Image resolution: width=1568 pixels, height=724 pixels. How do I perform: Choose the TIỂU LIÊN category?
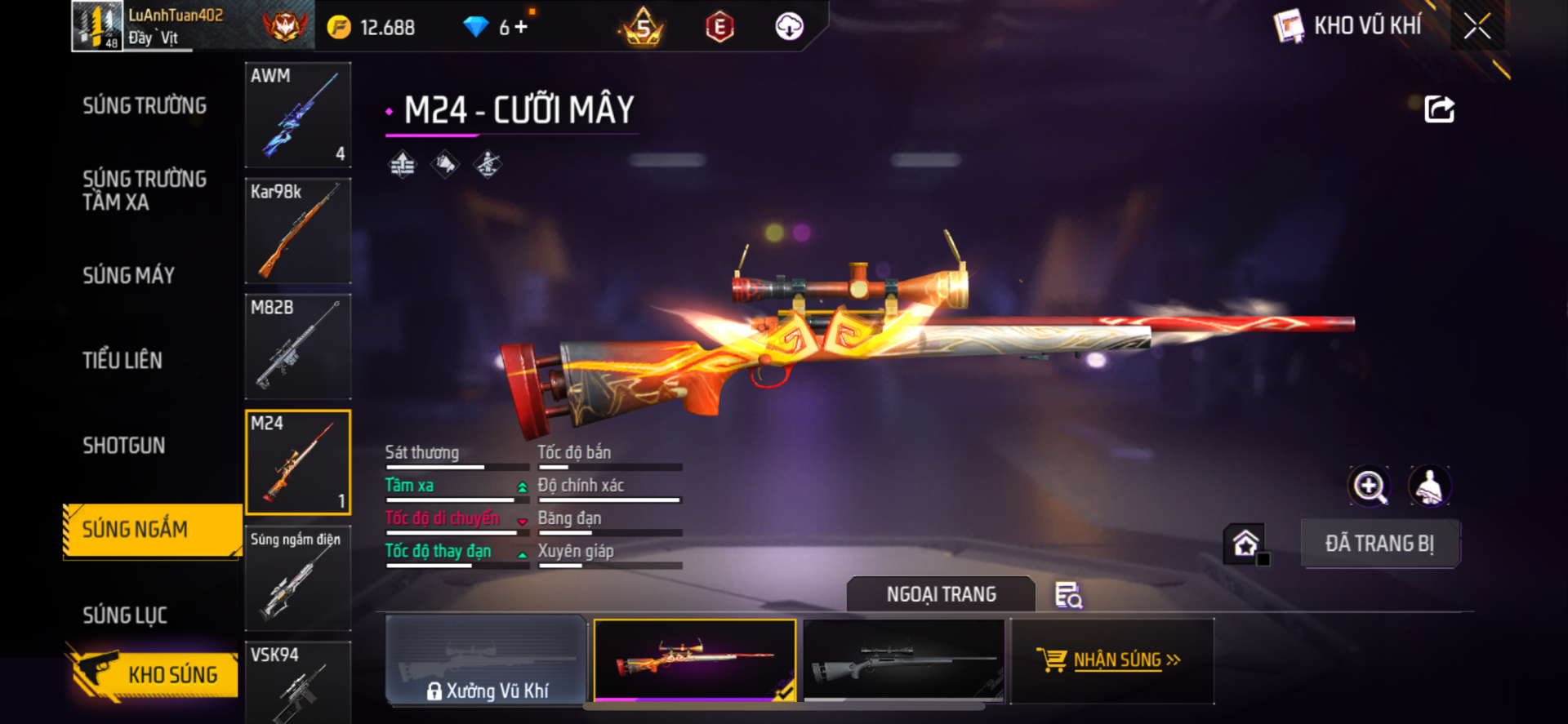[122, 361]
